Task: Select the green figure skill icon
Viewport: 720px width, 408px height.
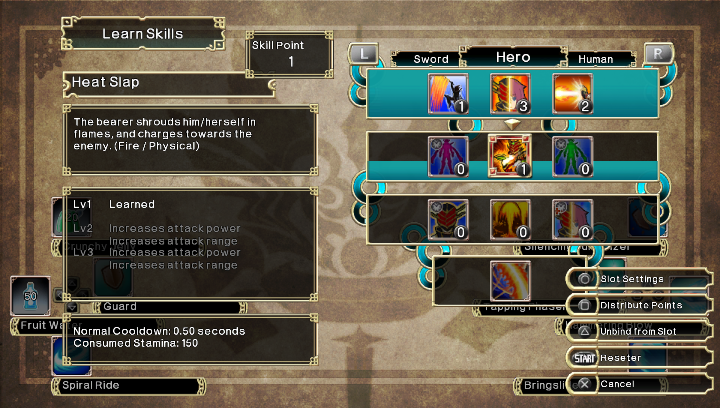Action: [571, 155]
